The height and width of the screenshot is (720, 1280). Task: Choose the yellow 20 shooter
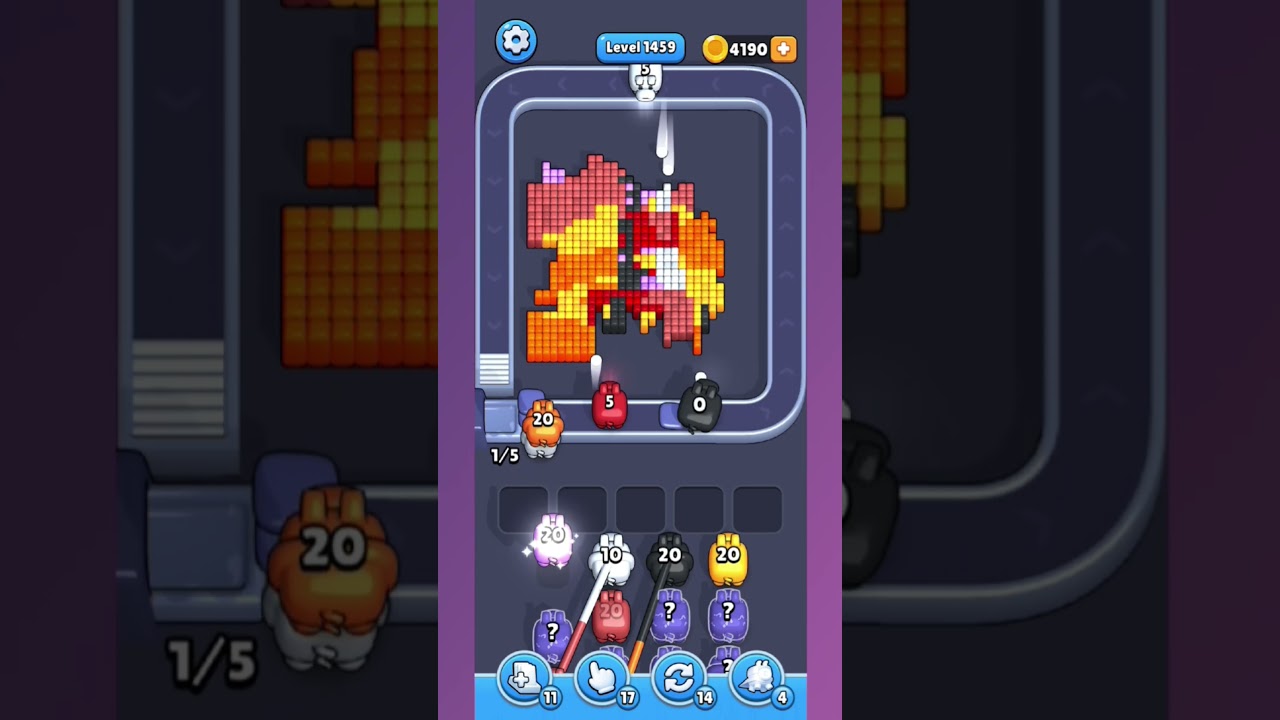pyautogui.click(x=727, y=555)
